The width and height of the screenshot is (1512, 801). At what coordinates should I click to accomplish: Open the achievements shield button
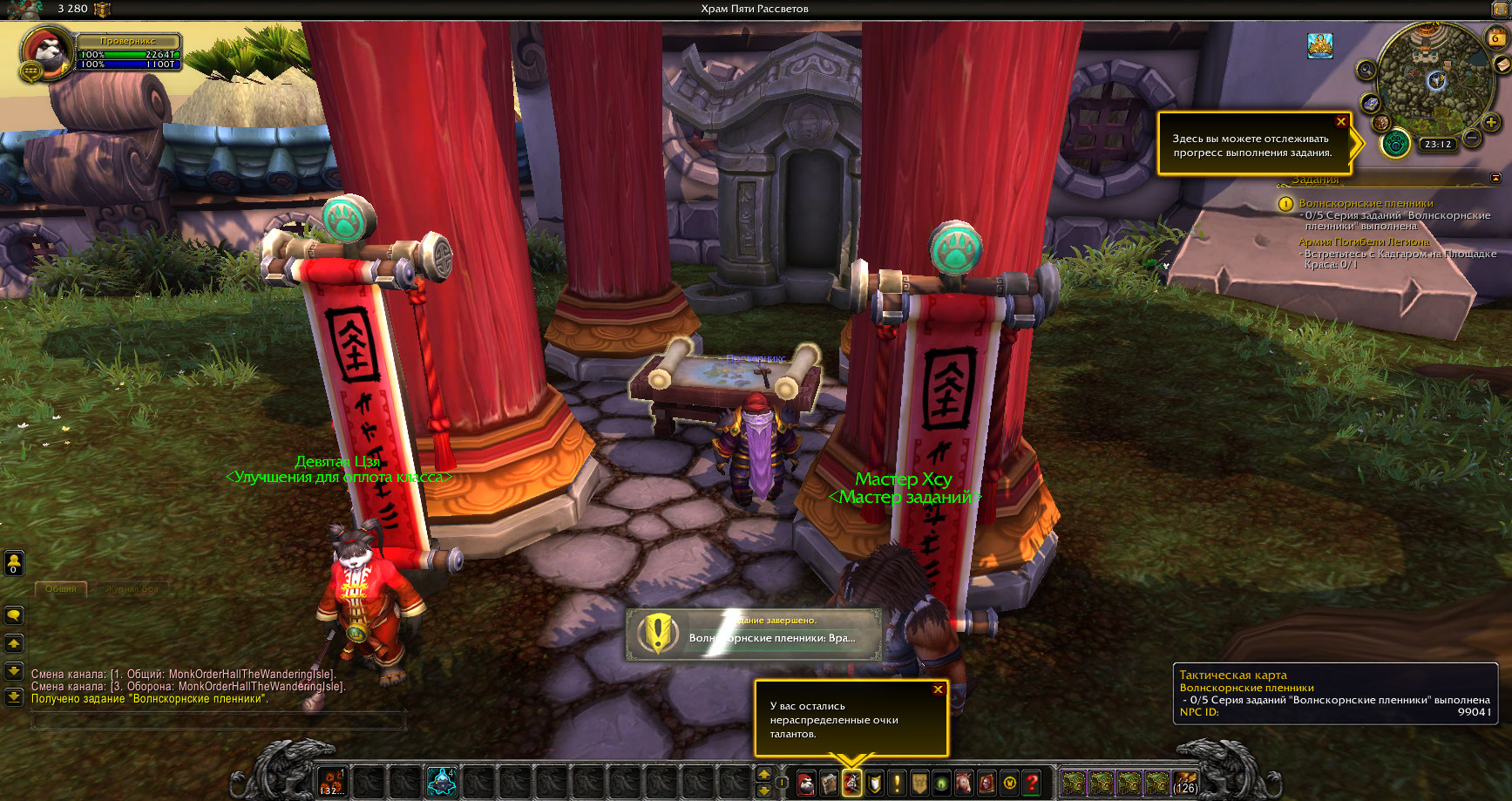[874, 783]
